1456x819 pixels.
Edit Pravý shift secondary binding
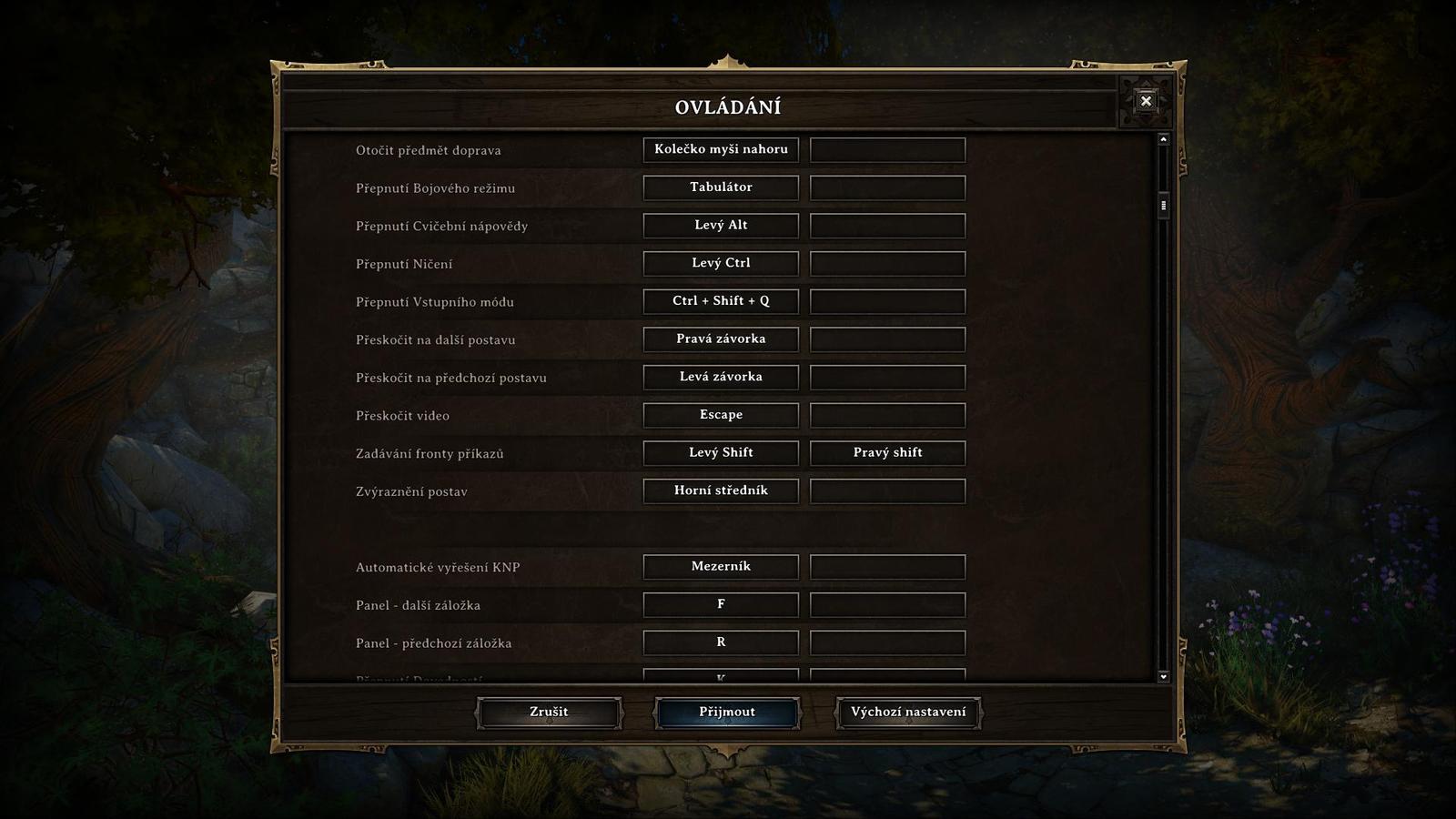[887, 452]
